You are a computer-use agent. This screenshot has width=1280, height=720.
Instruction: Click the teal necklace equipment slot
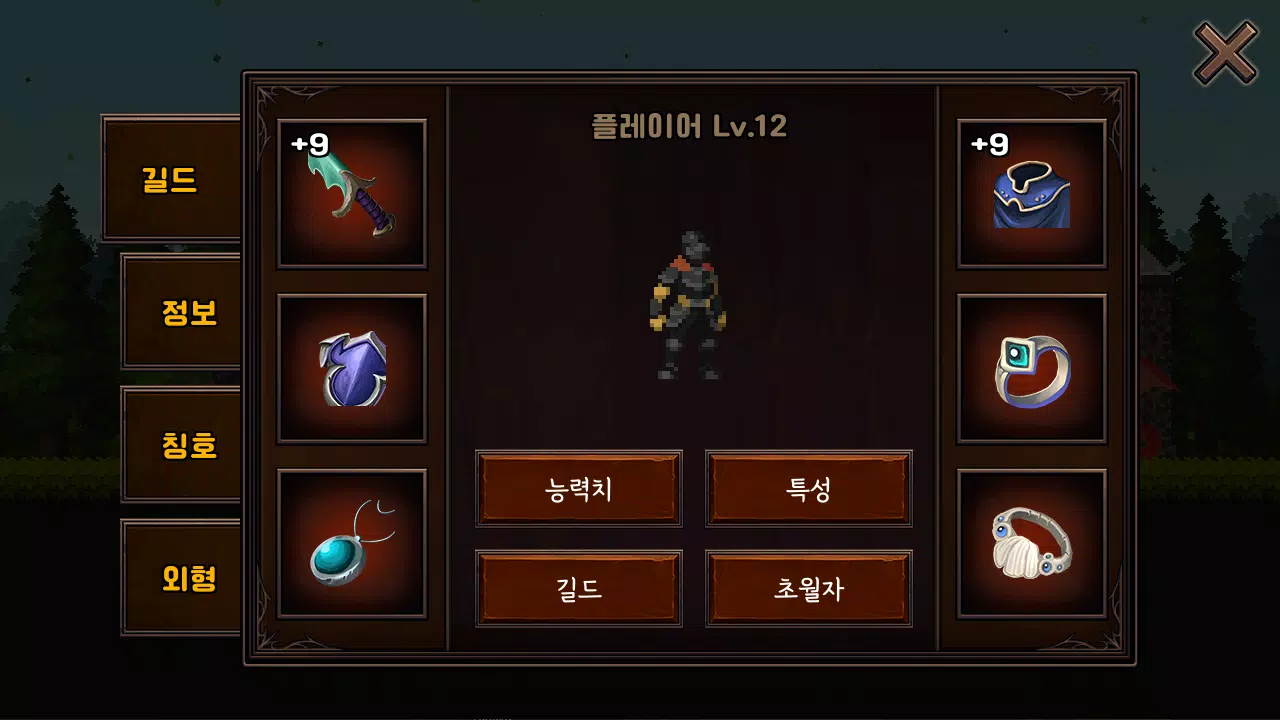(352, 541)
